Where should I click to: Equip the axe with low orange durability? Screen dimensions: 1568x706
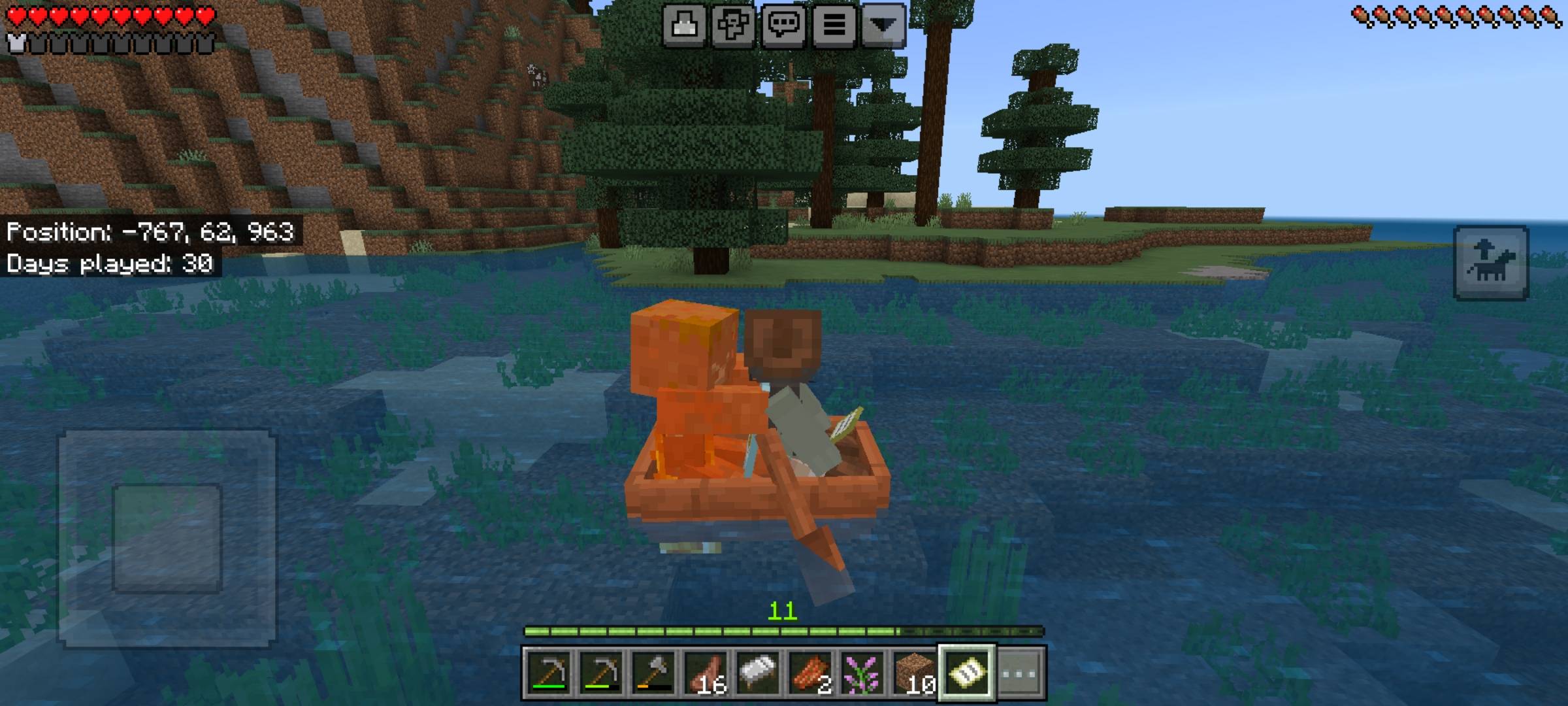[653, 673]
